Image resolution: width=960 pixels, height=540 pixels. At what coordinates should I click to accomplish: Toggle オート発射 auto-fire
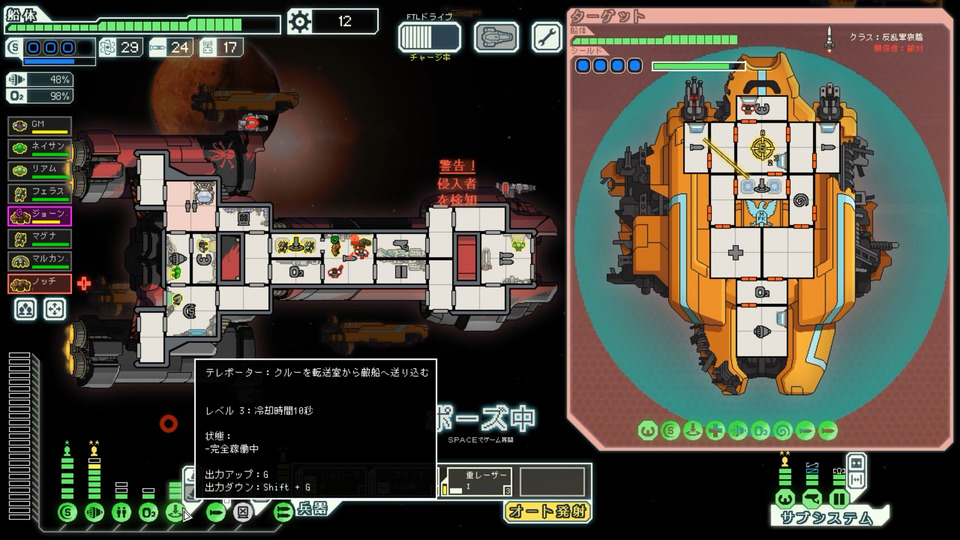[x=546, y=511]
